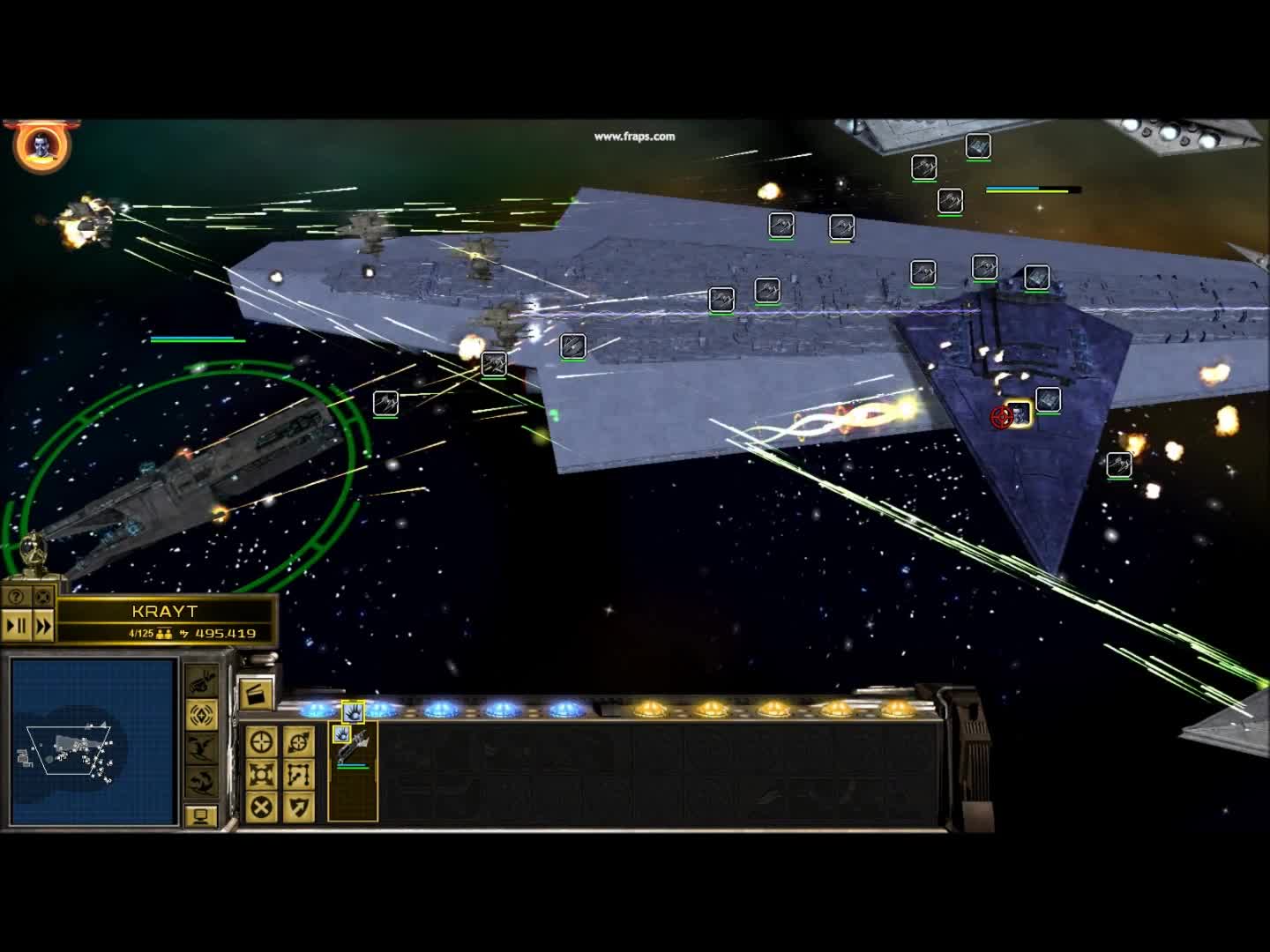Select the Attack crosshair command icon
1270x952 pixels.
pyautogui.click(x=262, y=742)
